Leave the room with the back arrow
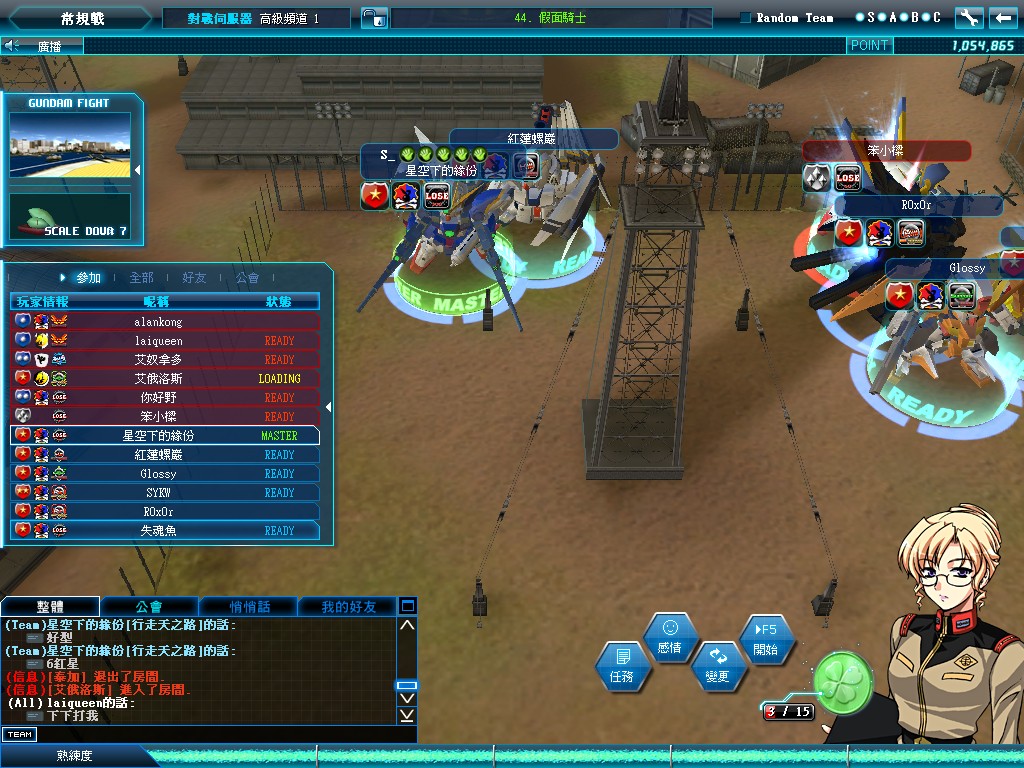The height and width of the screenshot is (768, 1024). tap(1002, 18)
